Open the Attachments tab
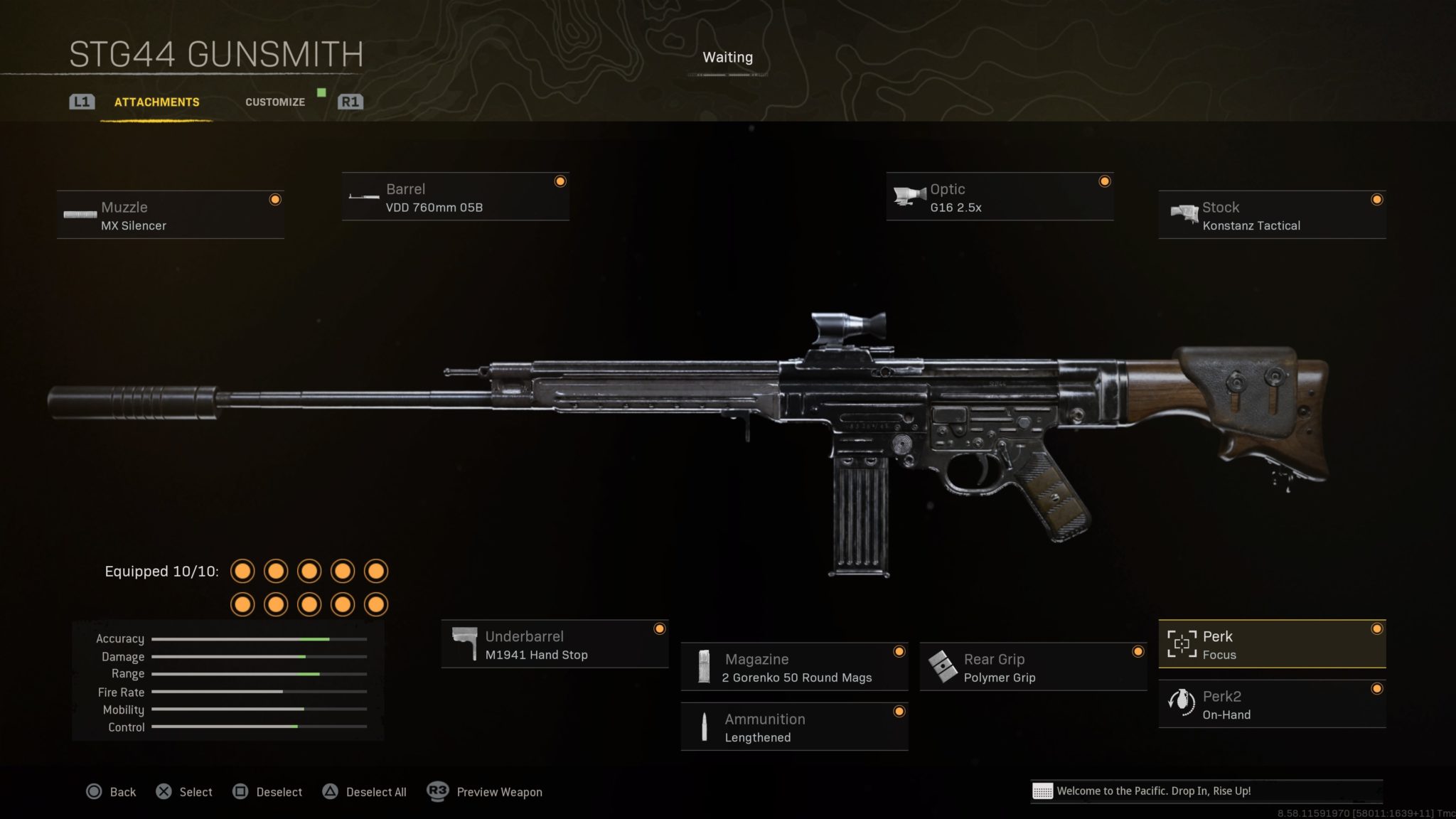This screenshot has width=1456, height=819. coord(156,102)
